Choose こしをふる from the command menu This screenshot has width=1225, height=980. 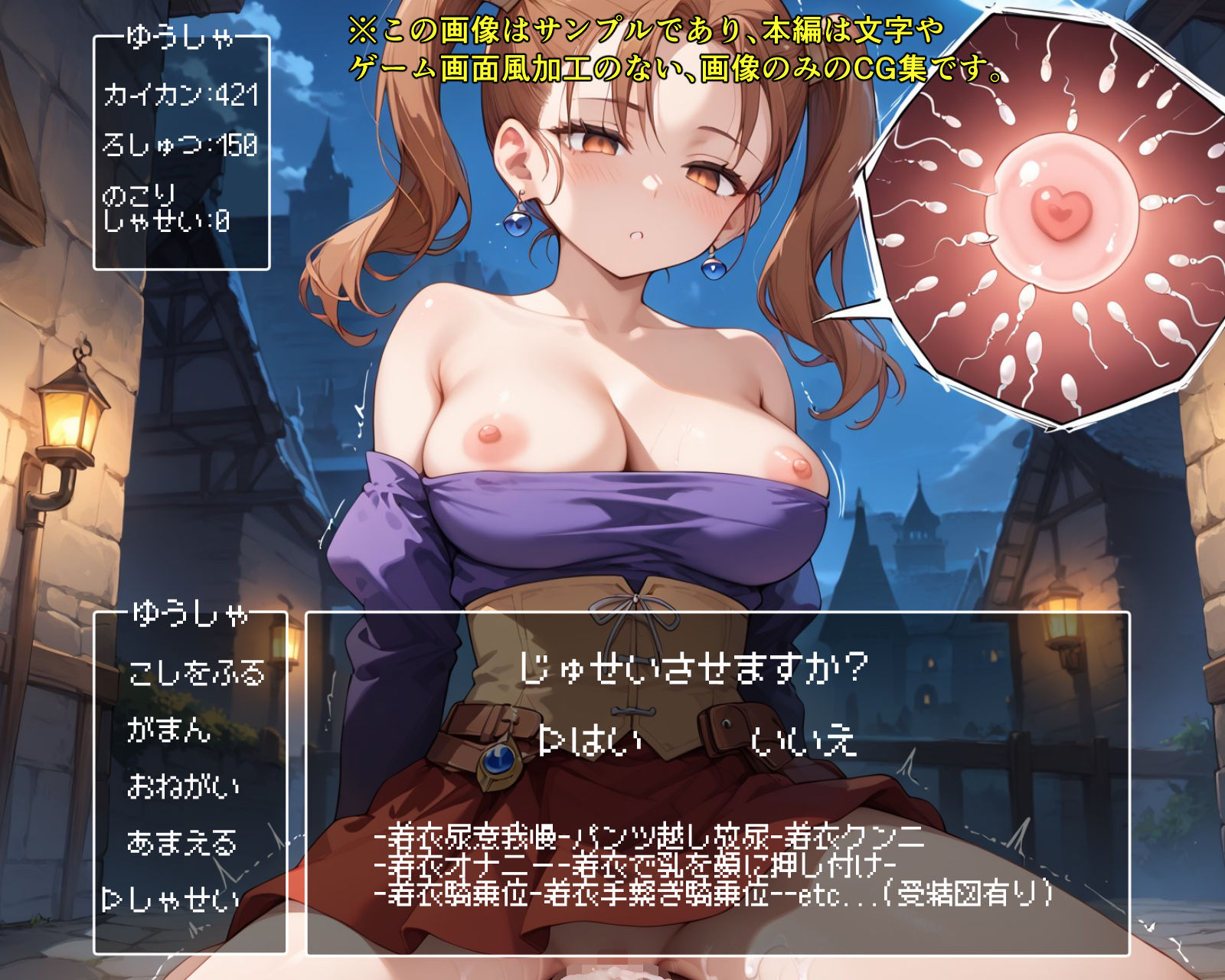click(x=198, y=674)
